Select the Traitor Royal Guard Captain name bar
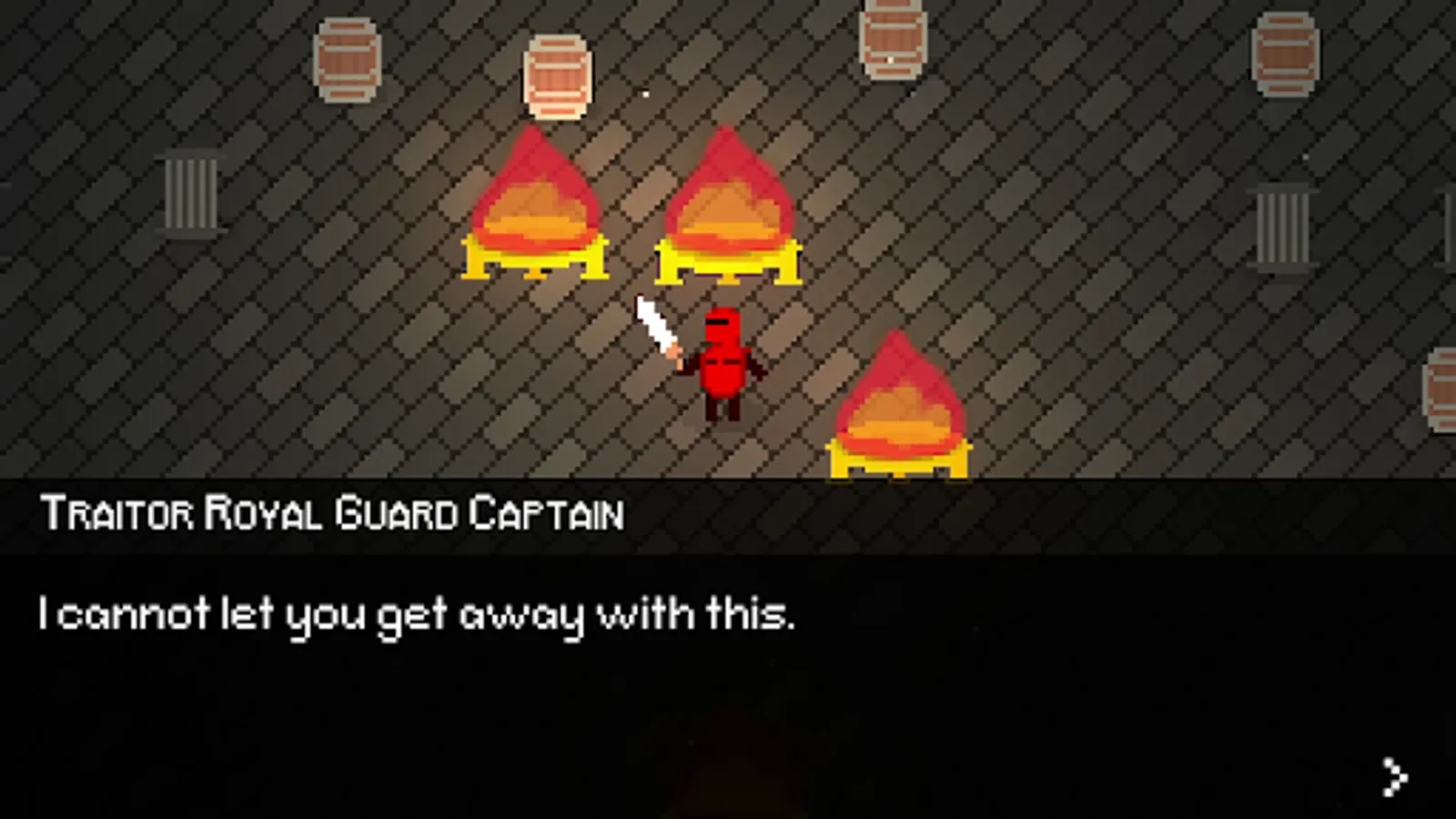Viewport: 1456px width, 819px height. click(332, 512)
